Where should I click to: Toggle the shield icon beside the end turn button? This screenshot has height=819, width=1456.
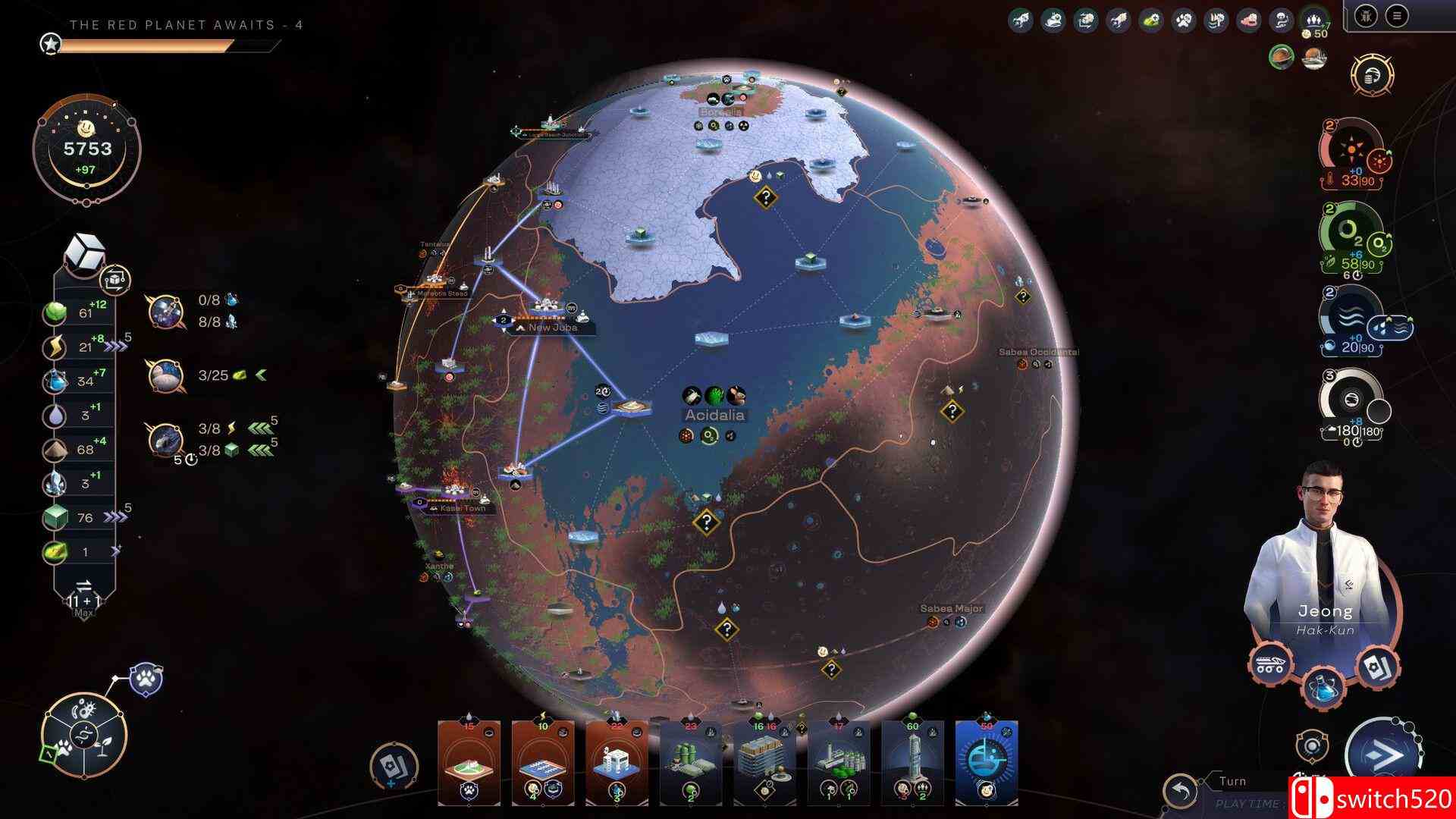click(x=1311, y=747)
